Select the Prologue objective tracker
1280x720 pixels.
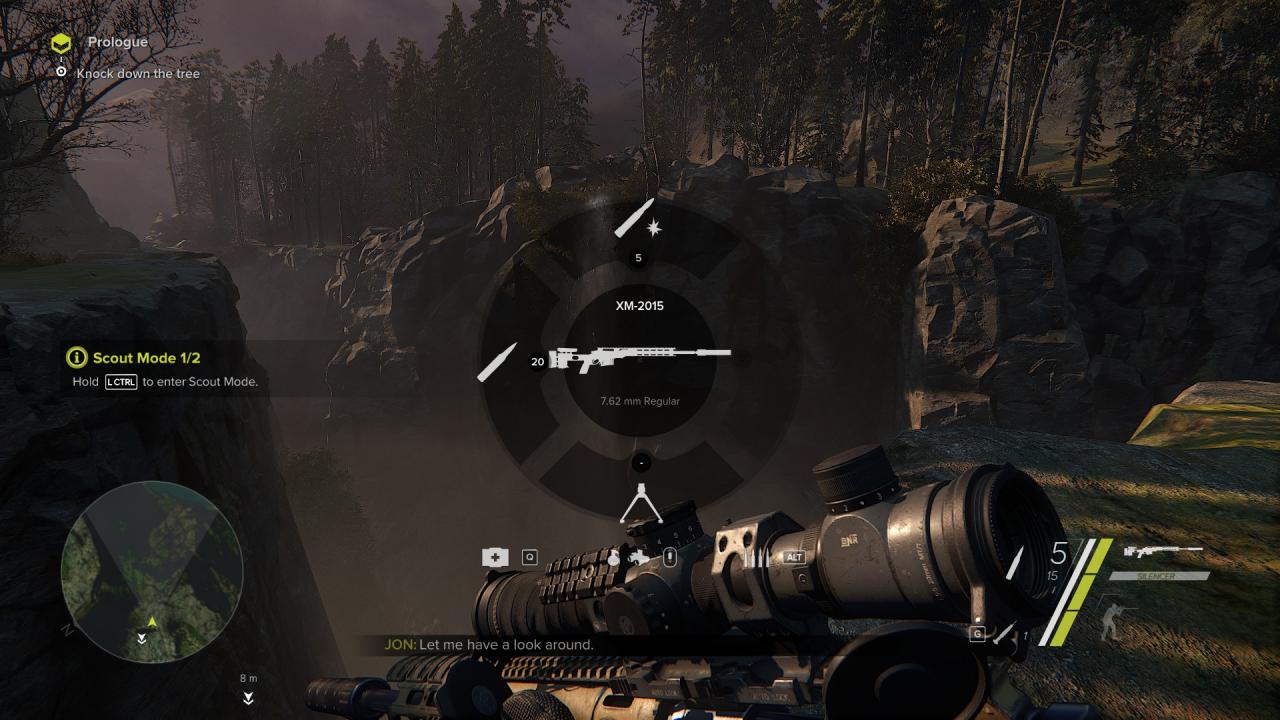[117, 42]
